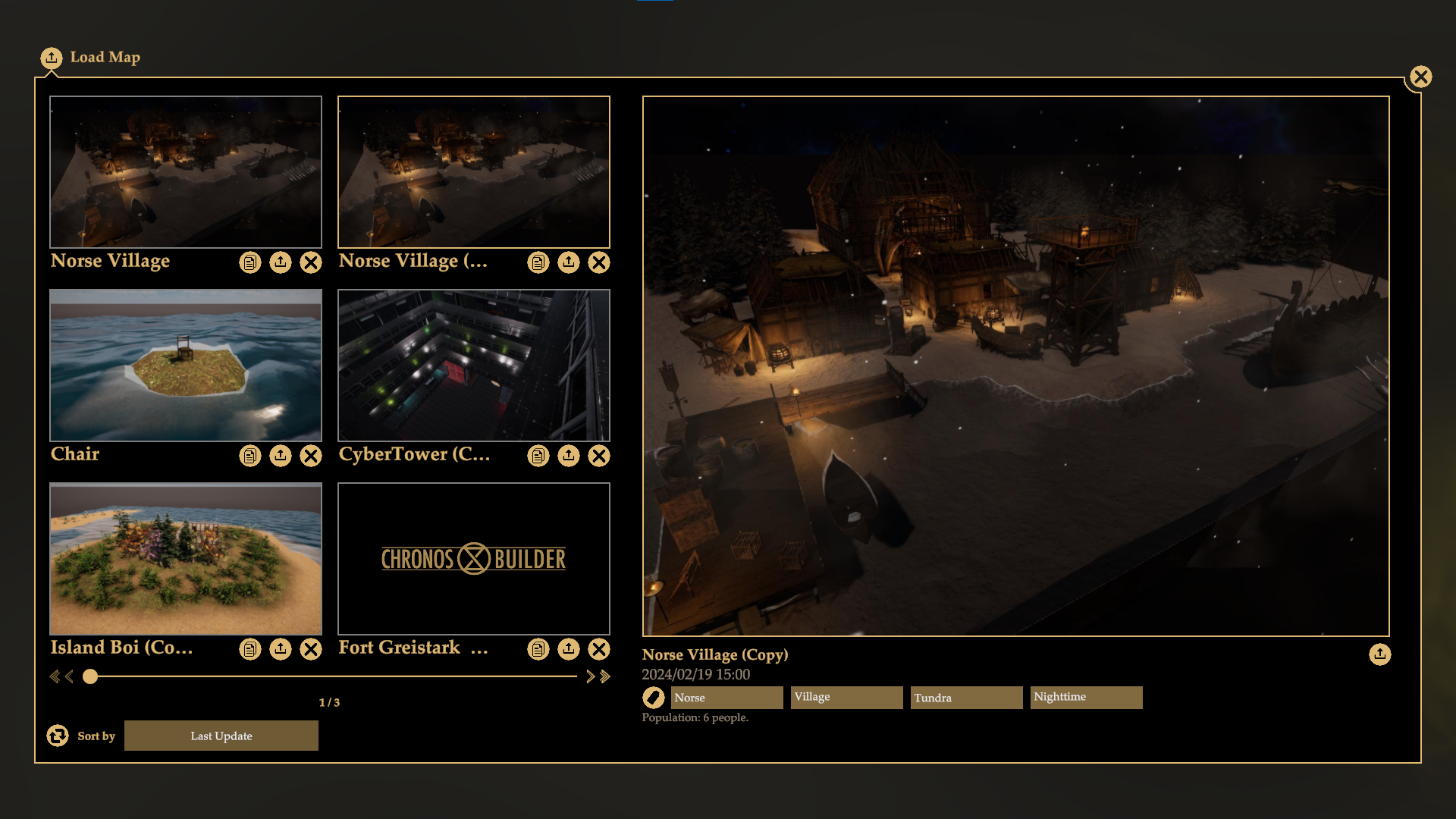
Task: Close the Load Map window
Action: click(1420, 77)
